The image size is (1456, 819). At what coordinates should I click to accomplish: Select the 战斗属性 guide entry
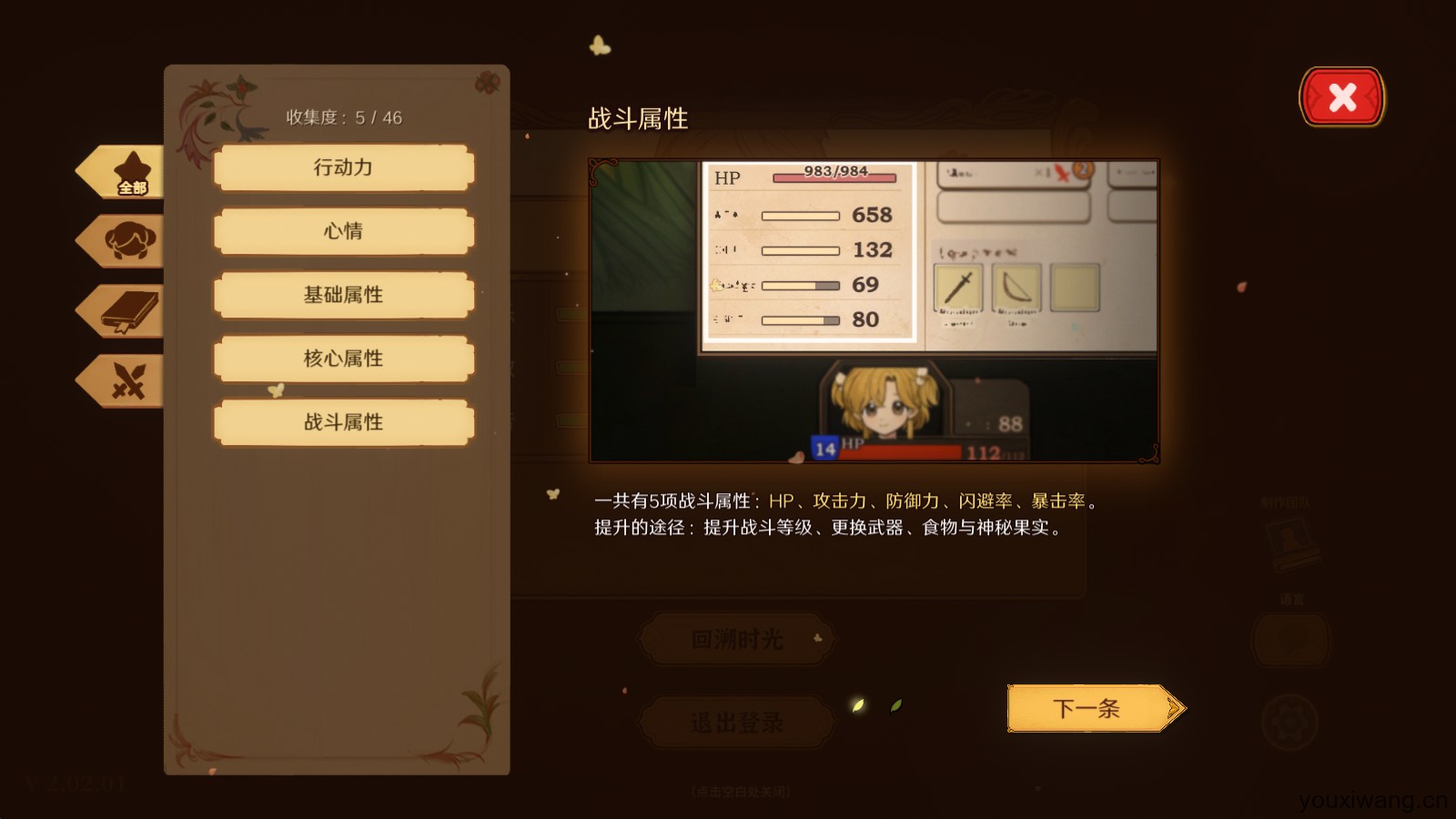(x=343, y=422)
